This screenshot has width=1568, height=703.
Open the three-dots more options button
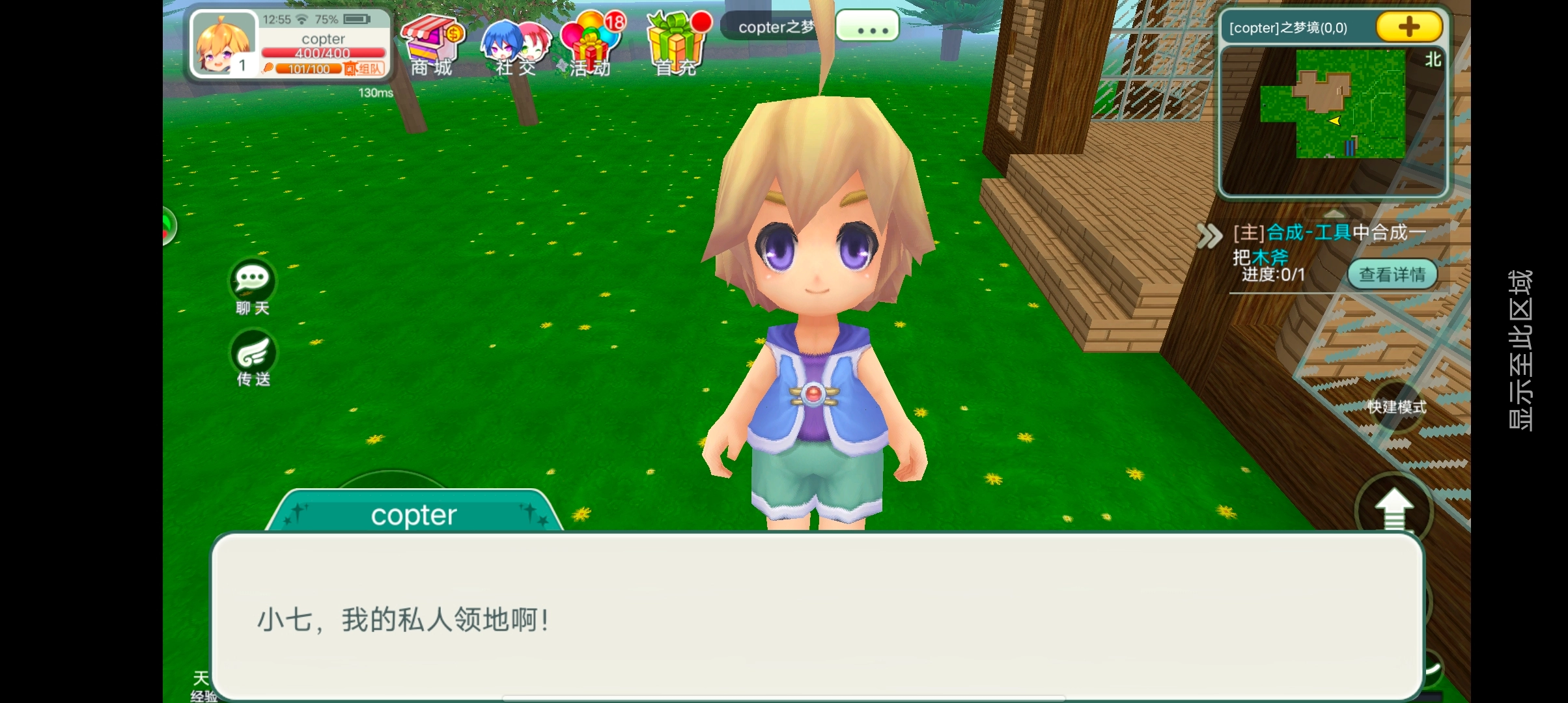coord(867,27)
